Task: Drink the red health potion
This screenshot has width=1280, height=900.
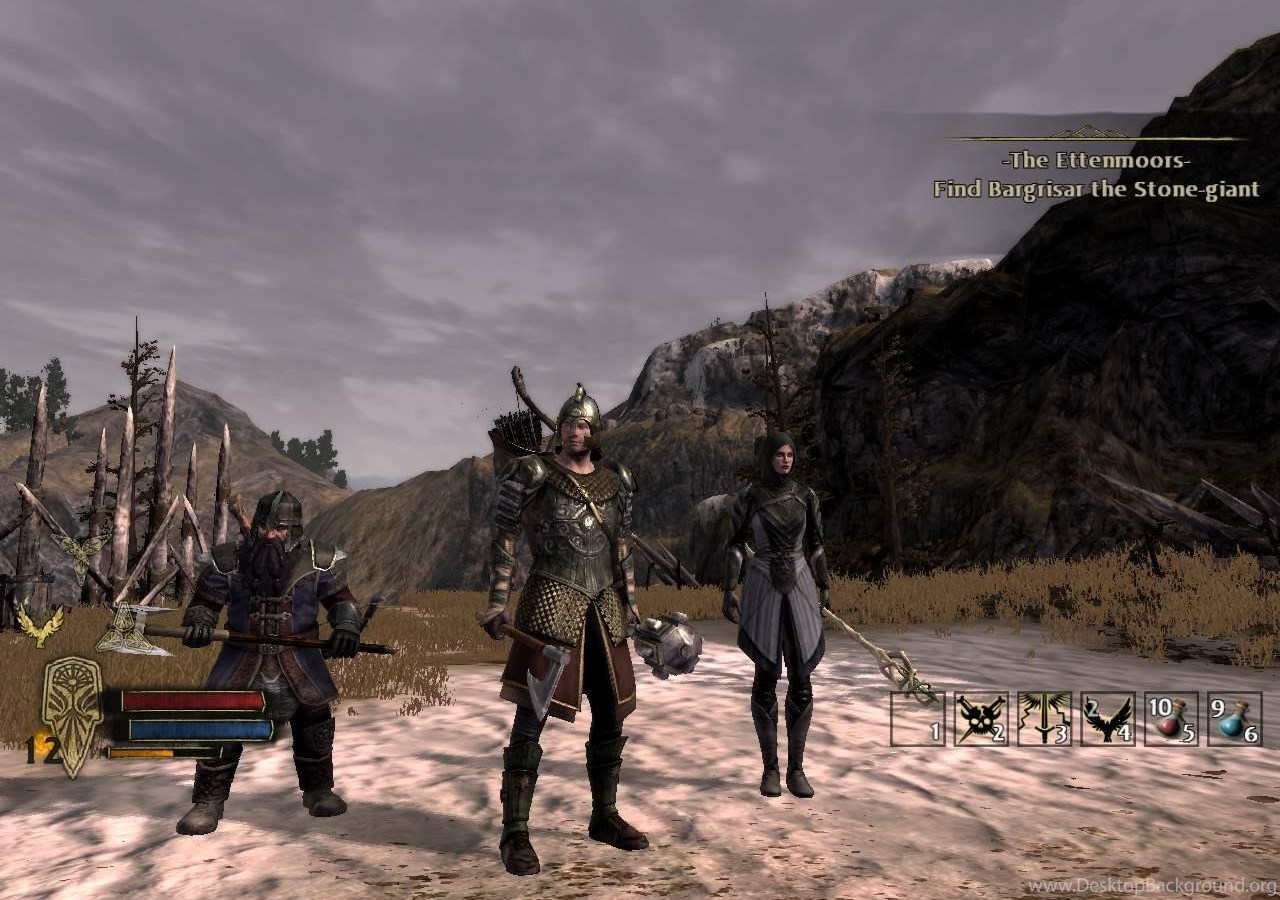Action: tap(1171, 718)
